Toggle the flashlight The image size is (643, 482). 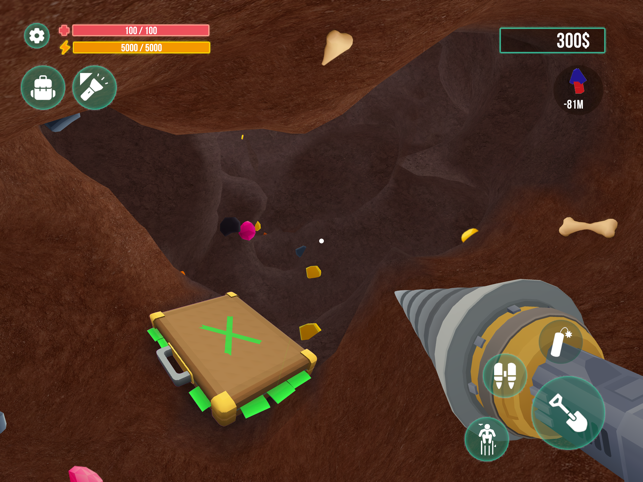tap(94, 88)
